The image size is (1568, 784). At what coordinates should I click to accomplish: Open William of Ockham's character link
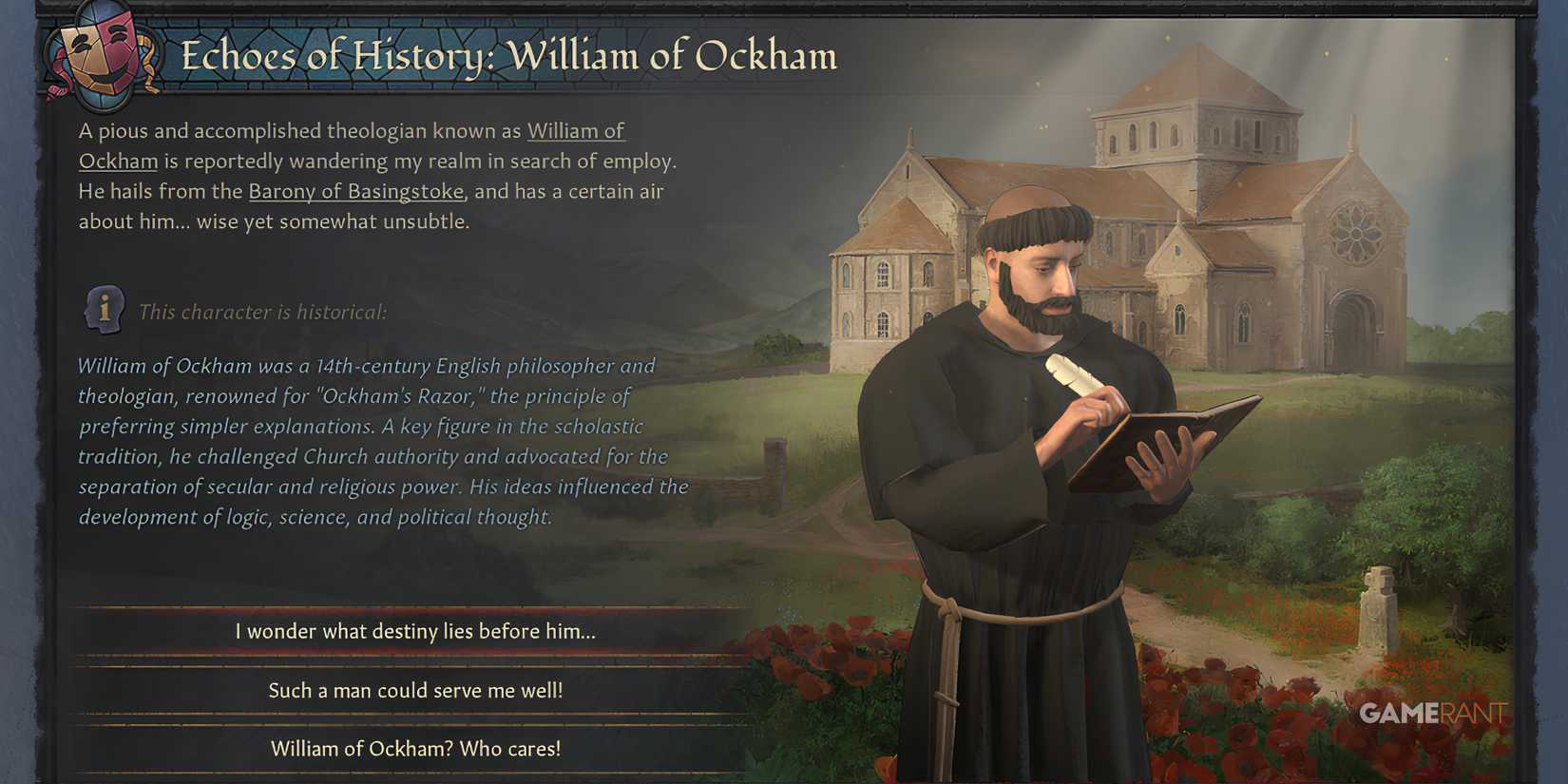[575, 130]
